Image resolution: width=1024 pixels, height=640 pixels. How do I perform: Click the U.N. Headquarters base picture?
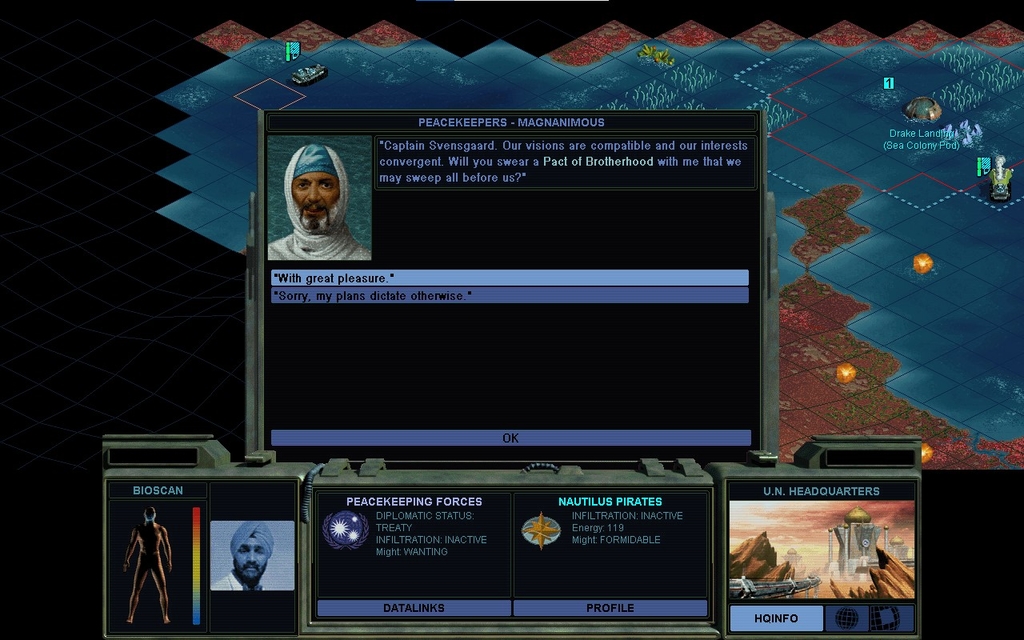[821, 550]
